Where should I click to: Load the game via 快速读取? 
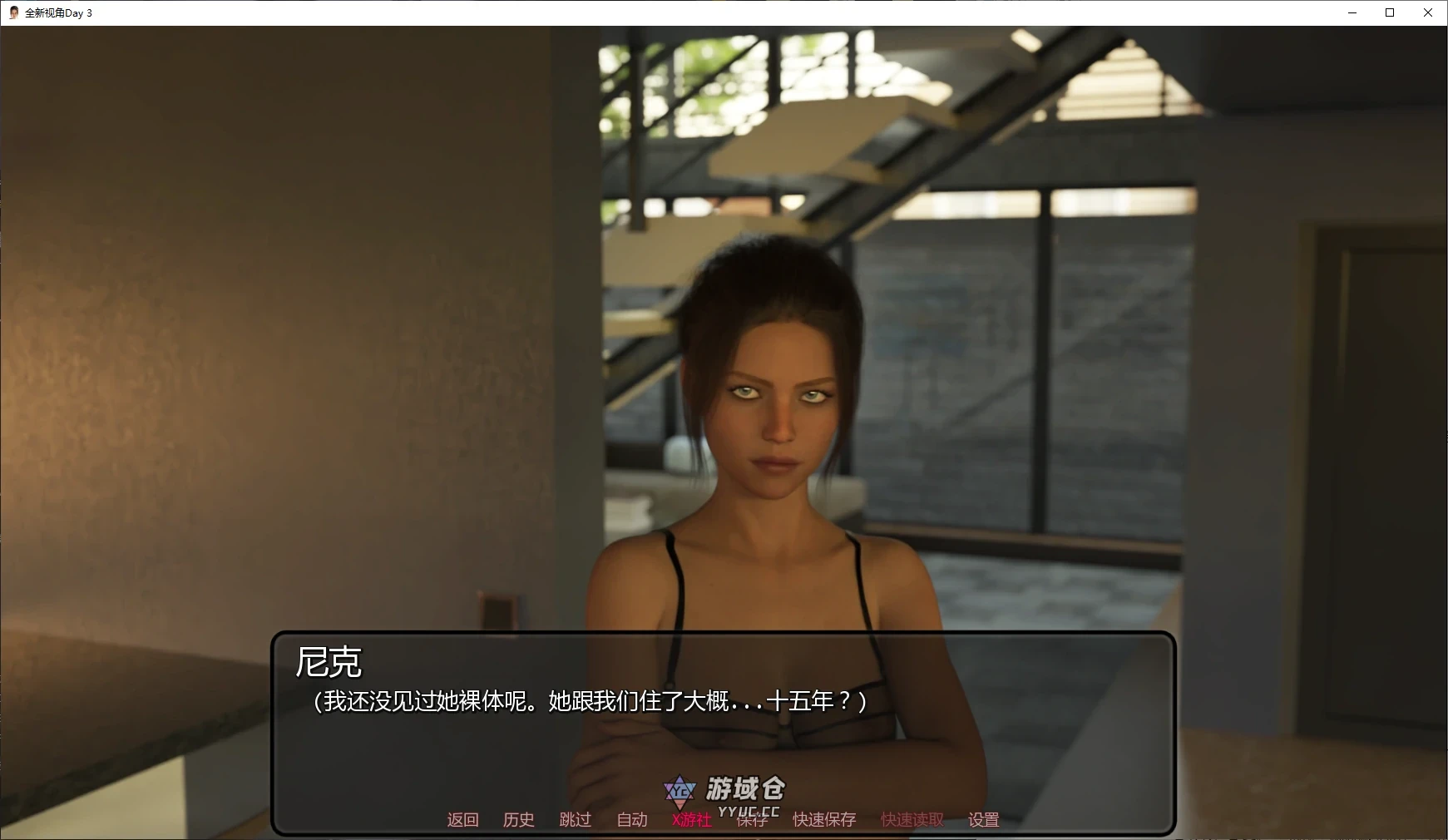coord(910,820)
